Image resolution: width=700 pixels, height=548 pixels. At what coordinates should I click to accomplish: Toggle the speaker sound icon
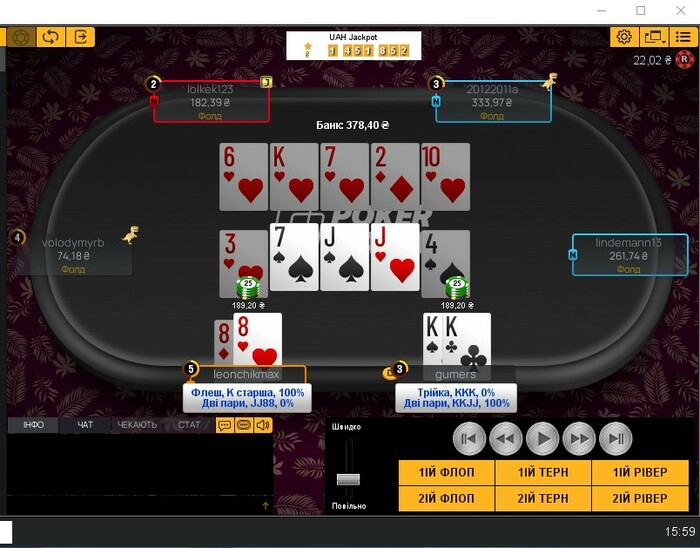[x=262, y=425]
